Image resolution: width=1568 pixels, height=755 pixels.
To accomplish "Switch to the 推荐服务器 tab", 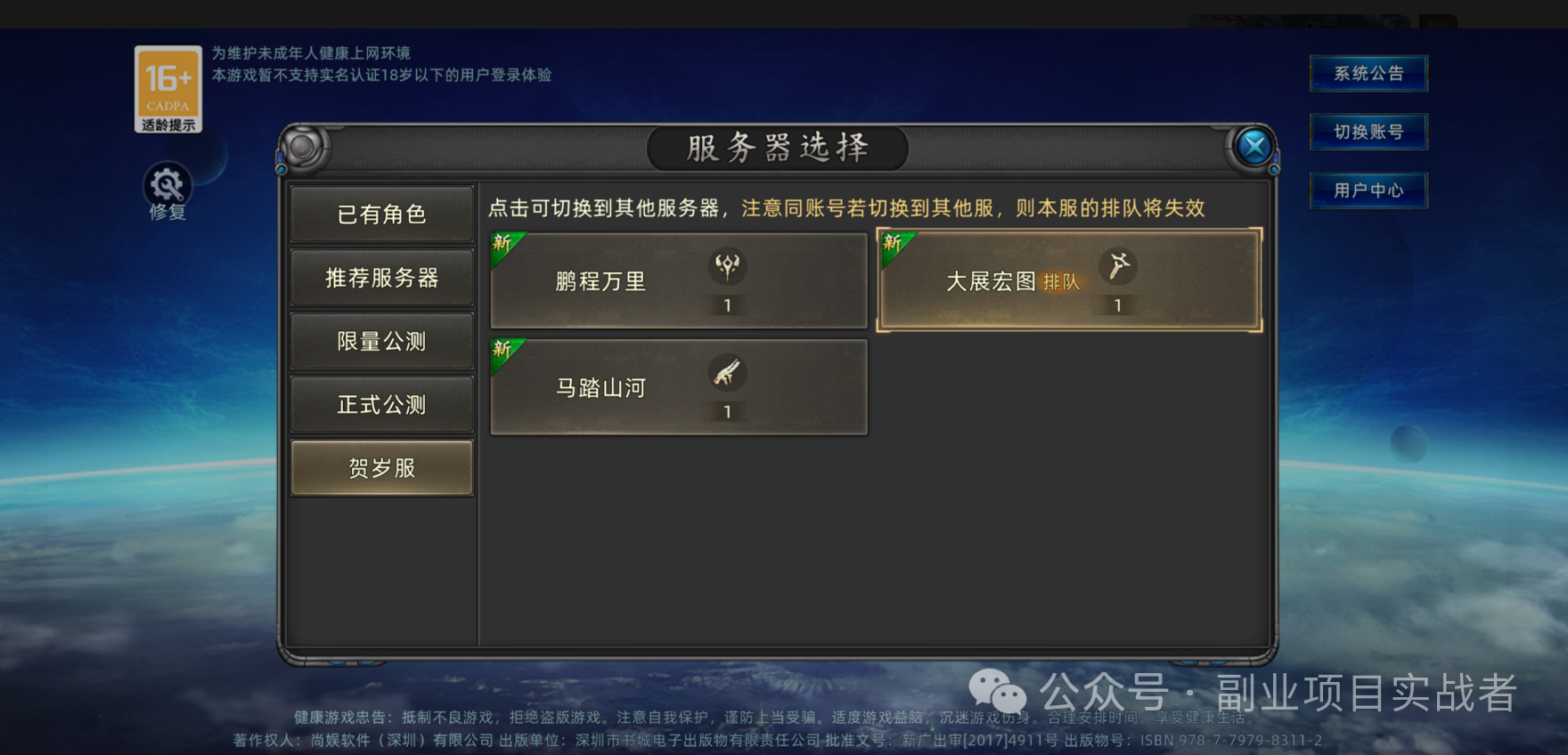I will [381, 277].
